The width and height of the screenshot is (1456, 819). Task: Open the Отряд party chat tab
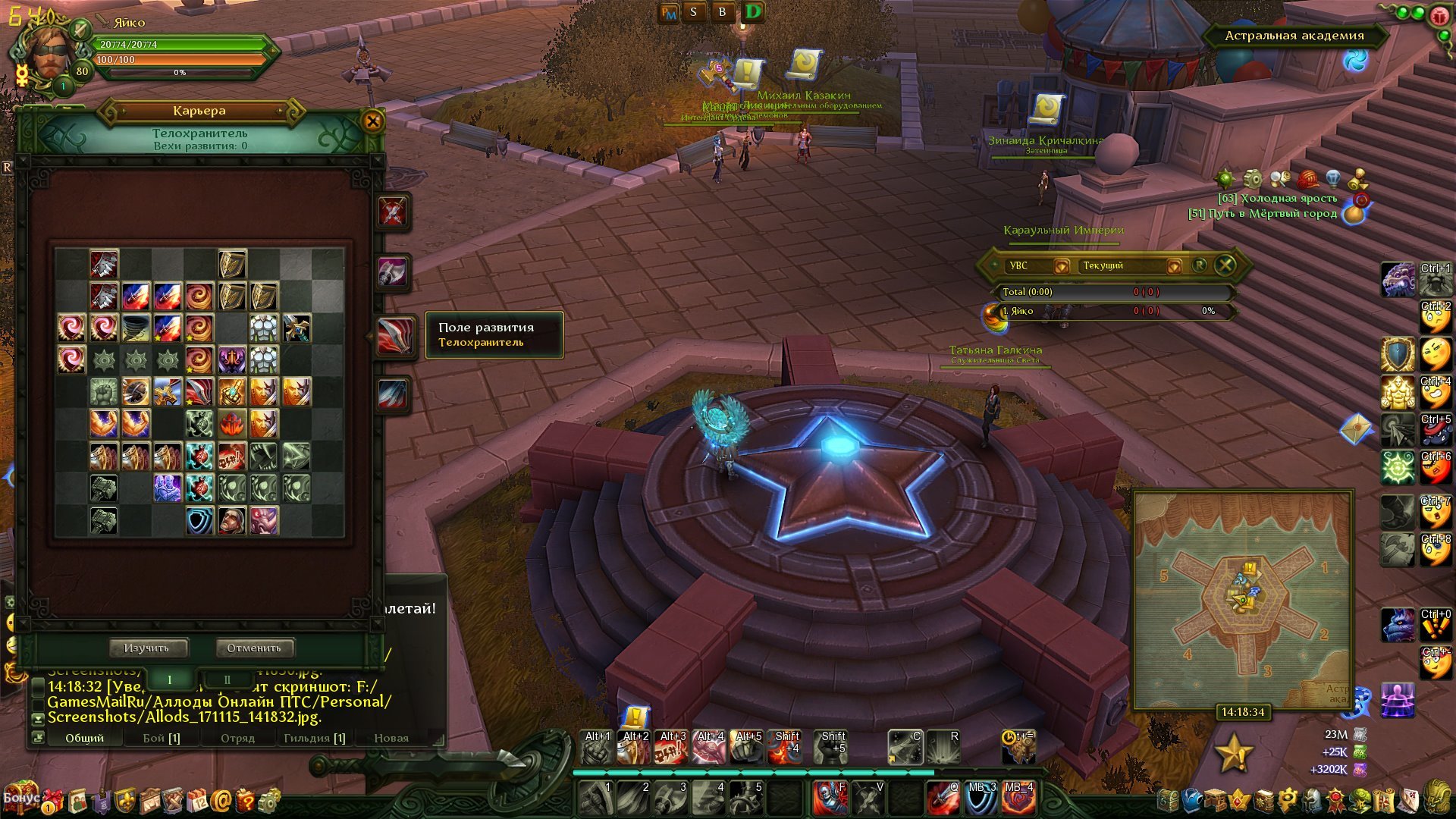click(237, 738)
